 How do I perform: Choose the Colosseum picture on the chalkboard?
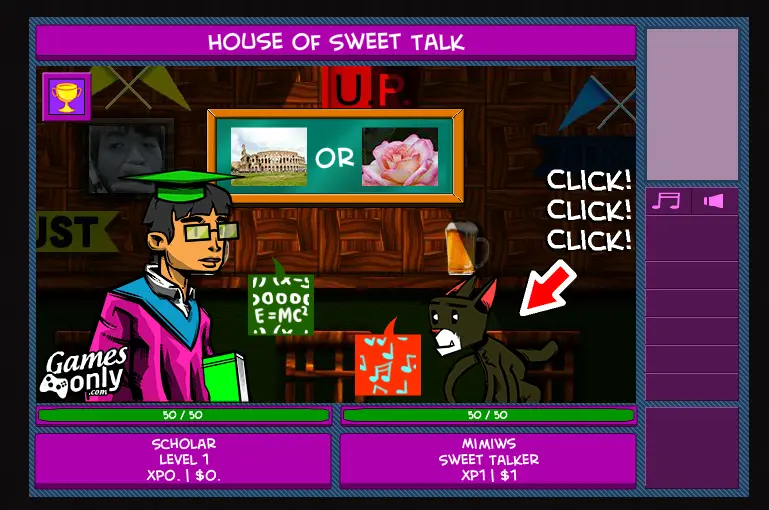(268, 157)
